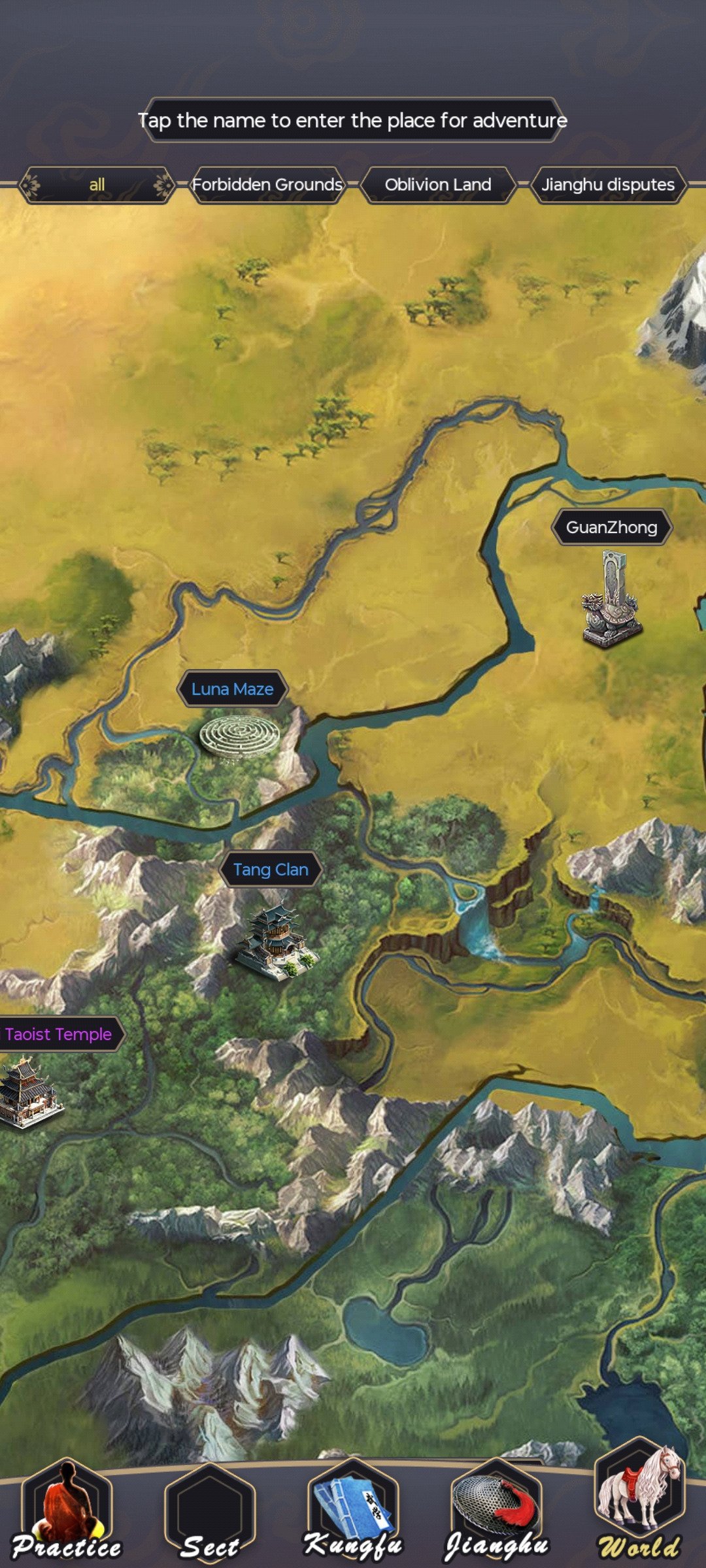Filter map by Jianghu disputes
This screenshot has height=1568, width=706.
(x=608, y=185)
